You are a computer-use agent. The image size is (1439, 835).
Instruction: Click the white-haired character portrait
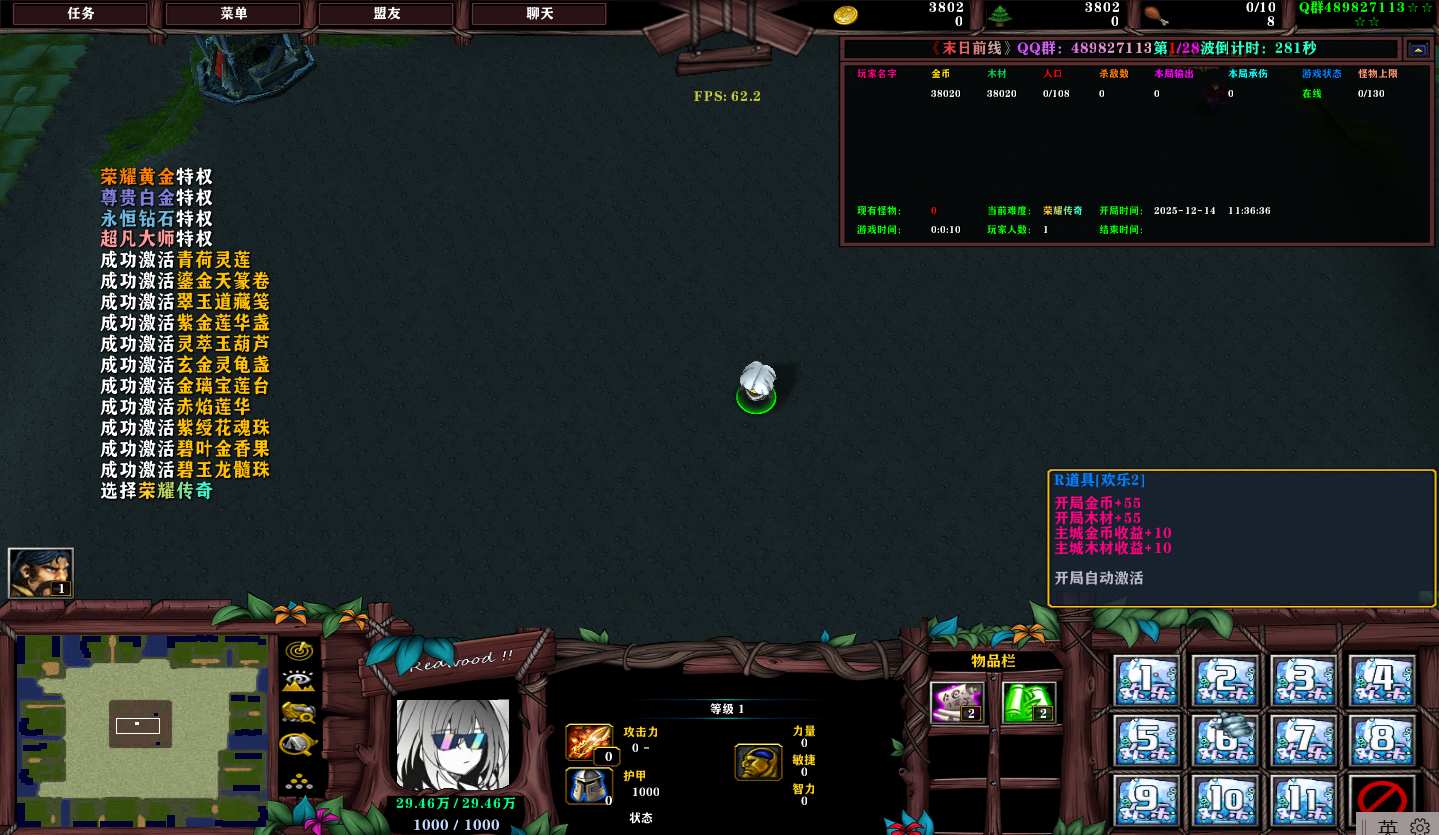[x=453, y=744]
